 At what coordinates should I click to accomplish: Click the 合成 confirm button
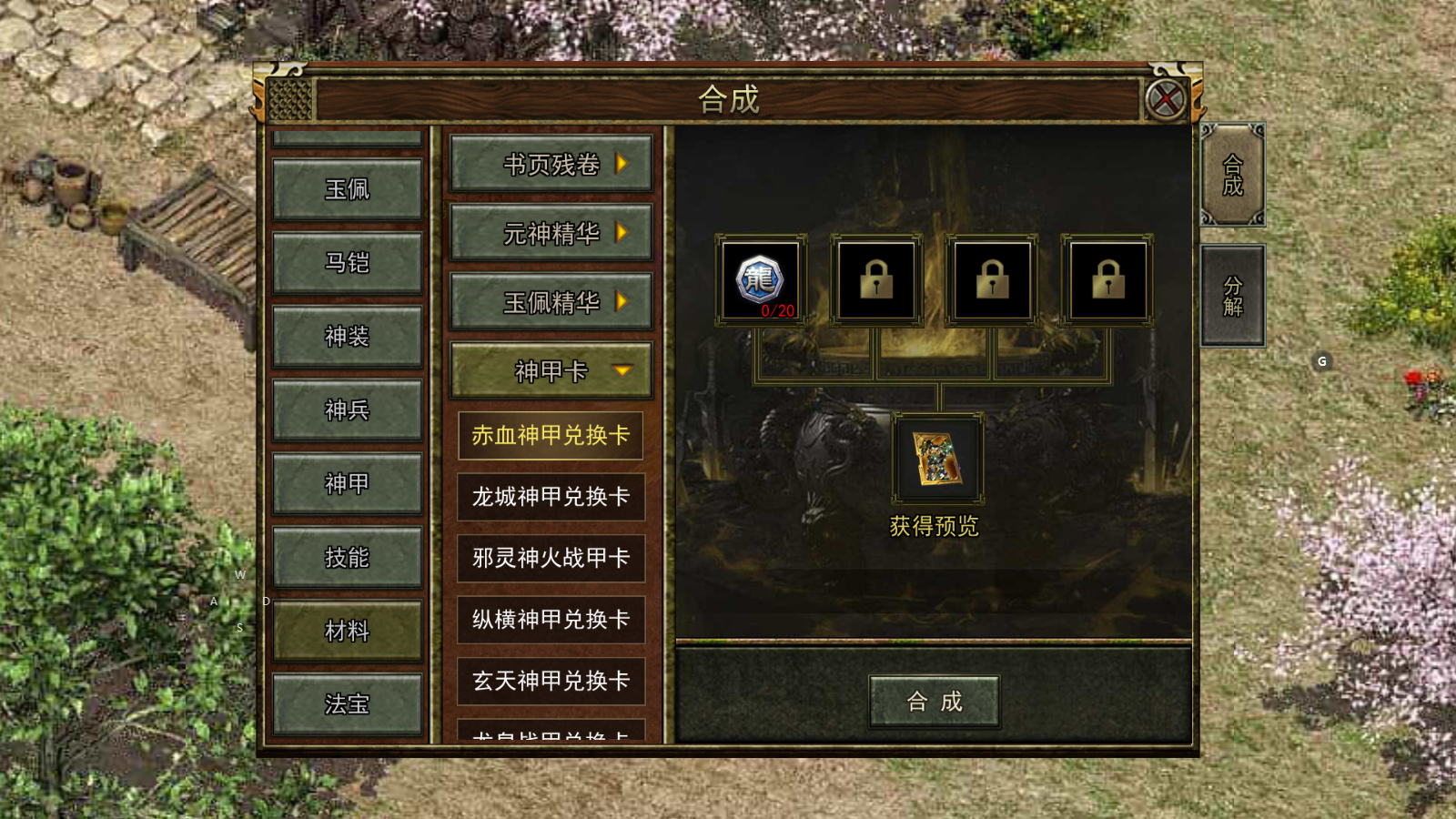pos(934,702)
